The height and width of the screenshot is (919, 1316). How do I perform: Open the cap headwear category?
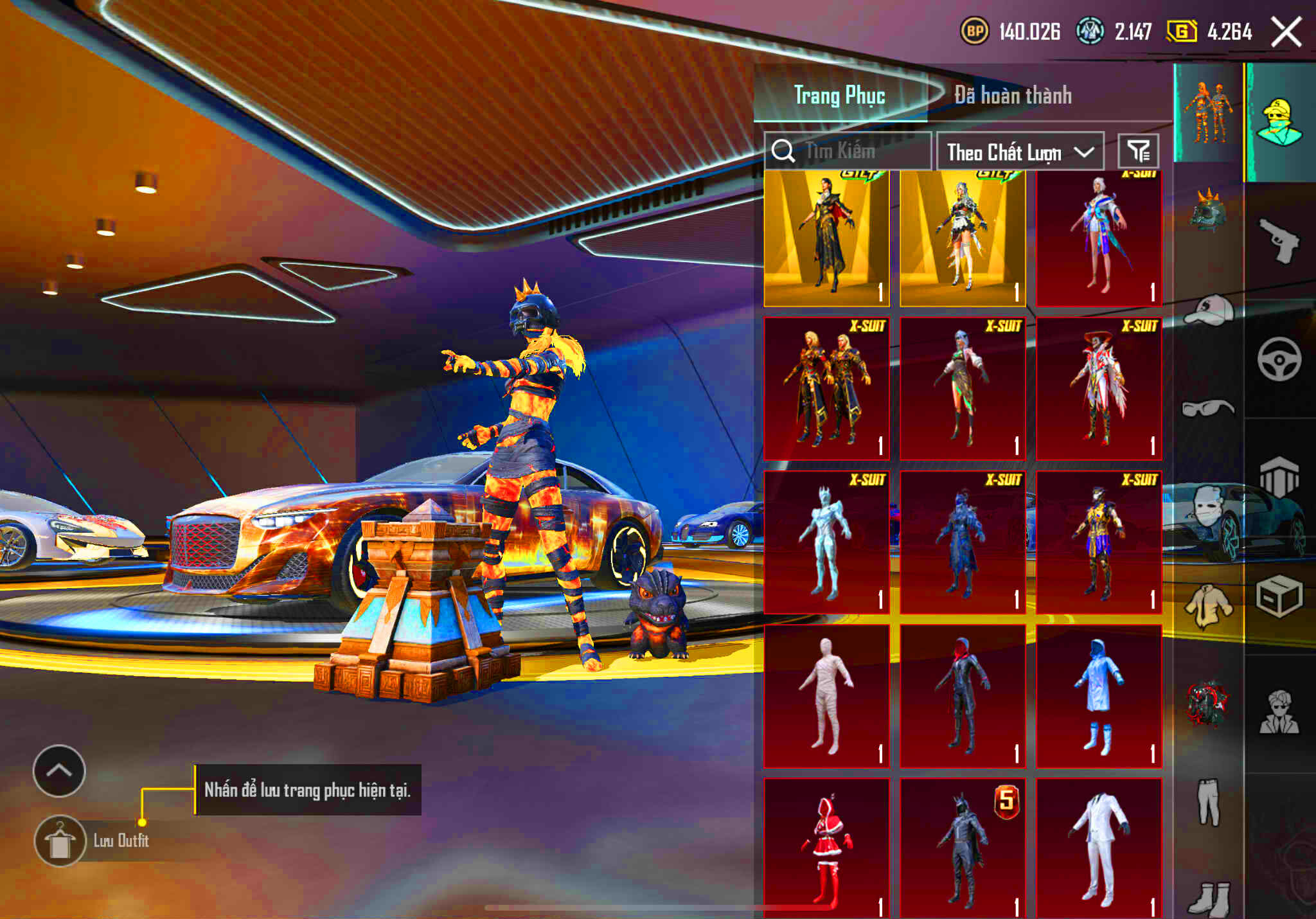[x=1208, y=310]
